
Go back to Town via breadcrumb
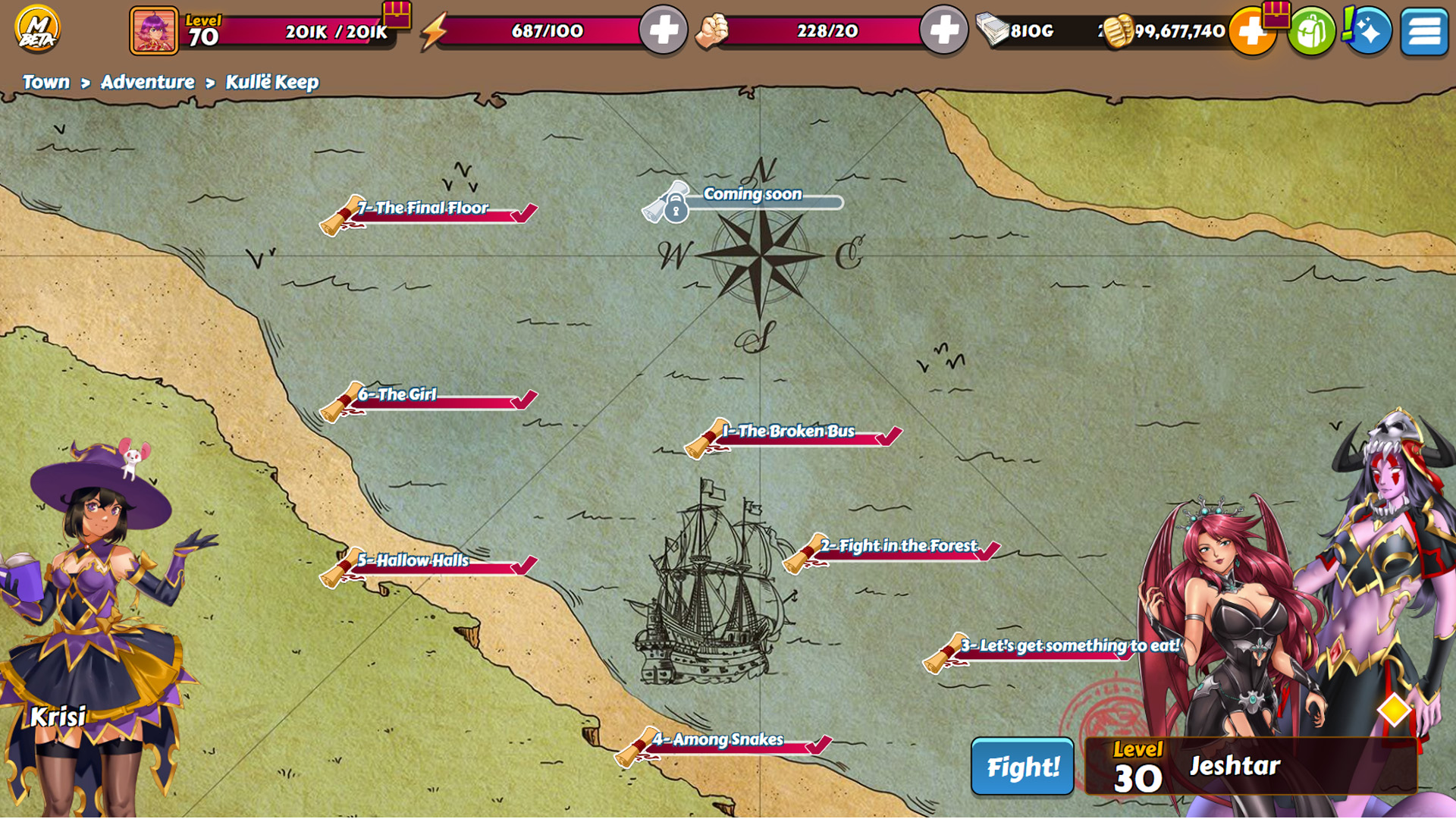coord(45,82)
